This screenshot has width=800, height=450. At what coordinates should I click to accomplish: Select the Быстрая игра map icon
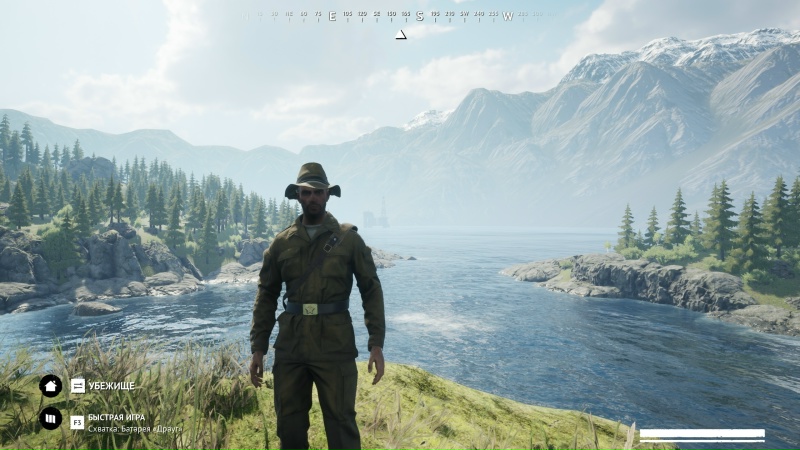point(50,418)
